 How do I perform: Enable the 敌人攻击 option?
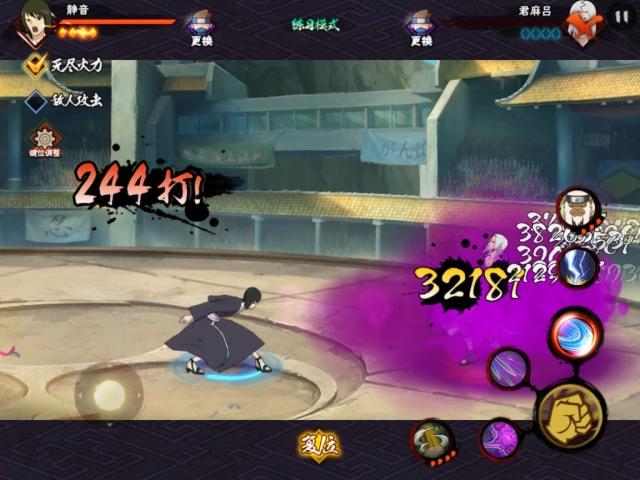37,100
